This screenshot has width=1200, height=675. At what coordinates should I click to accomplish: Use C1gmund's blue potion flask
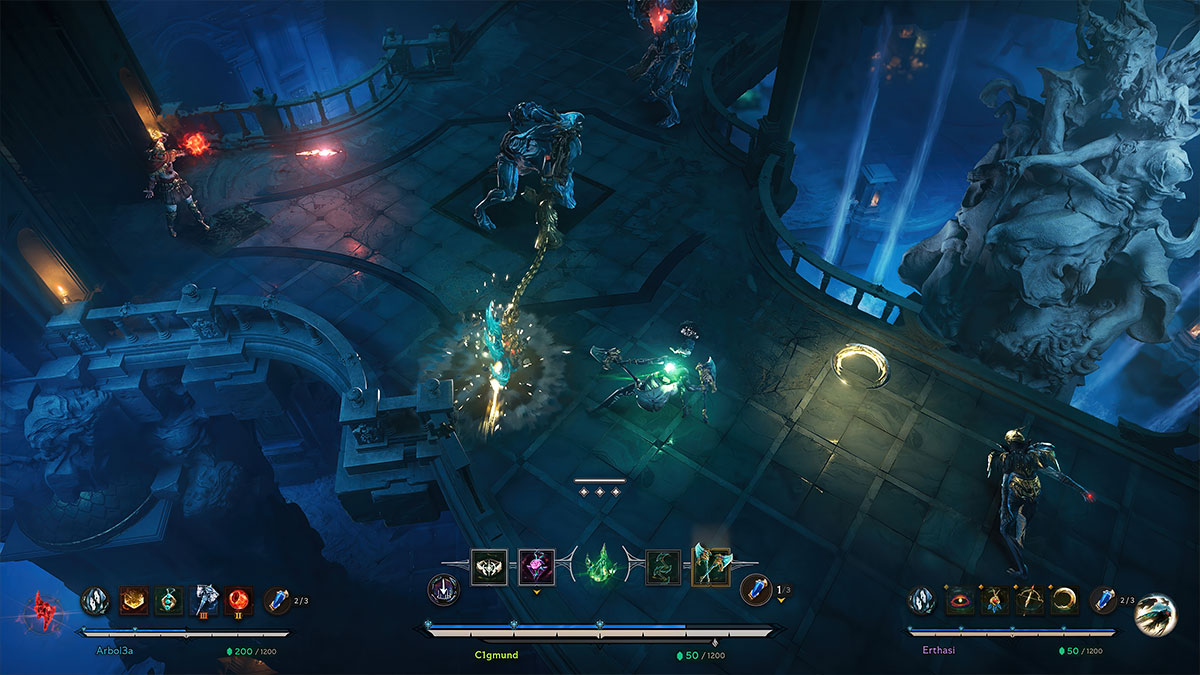(x=755, y=590)
